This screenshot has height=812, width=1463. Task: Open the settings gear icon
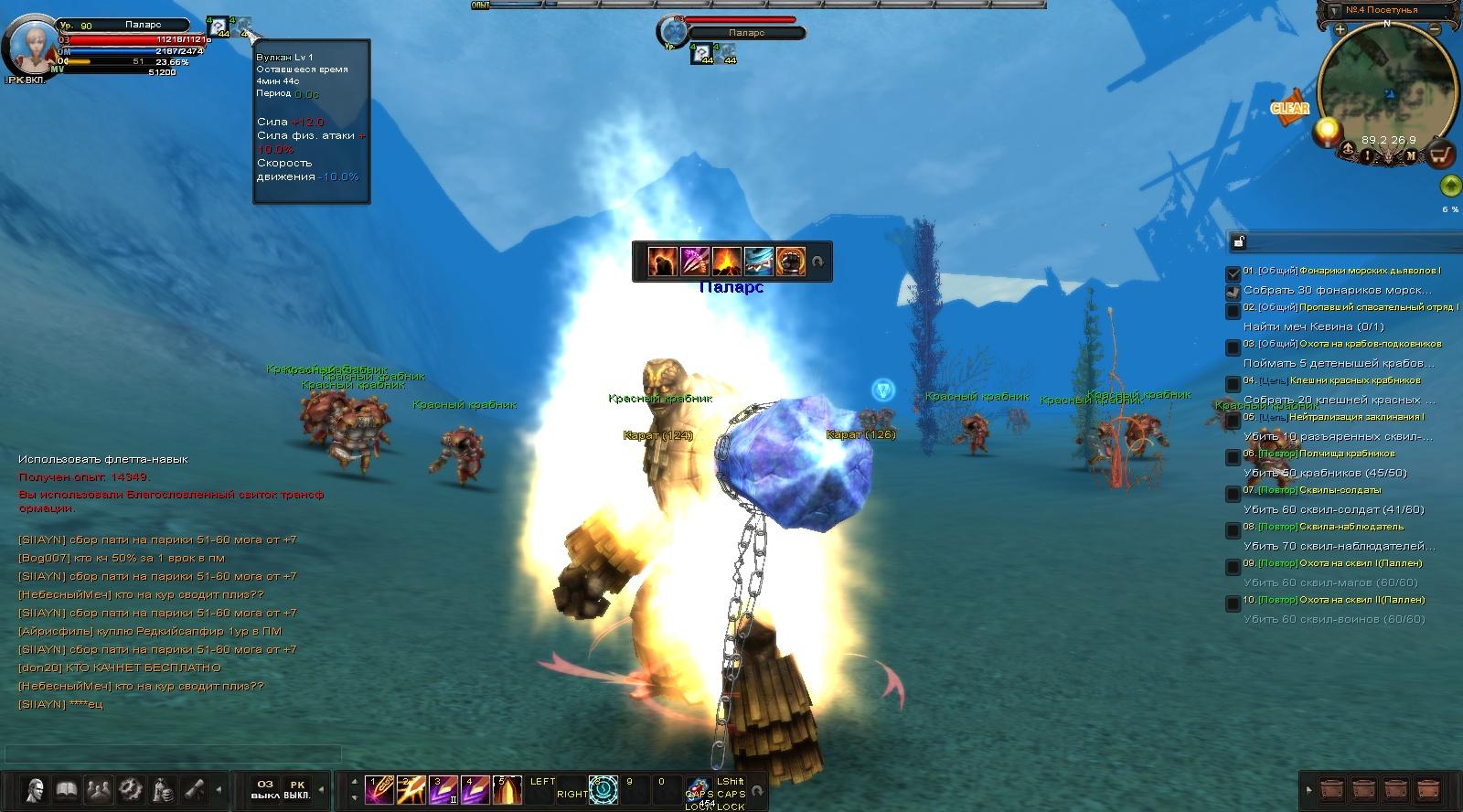[130, 789]
